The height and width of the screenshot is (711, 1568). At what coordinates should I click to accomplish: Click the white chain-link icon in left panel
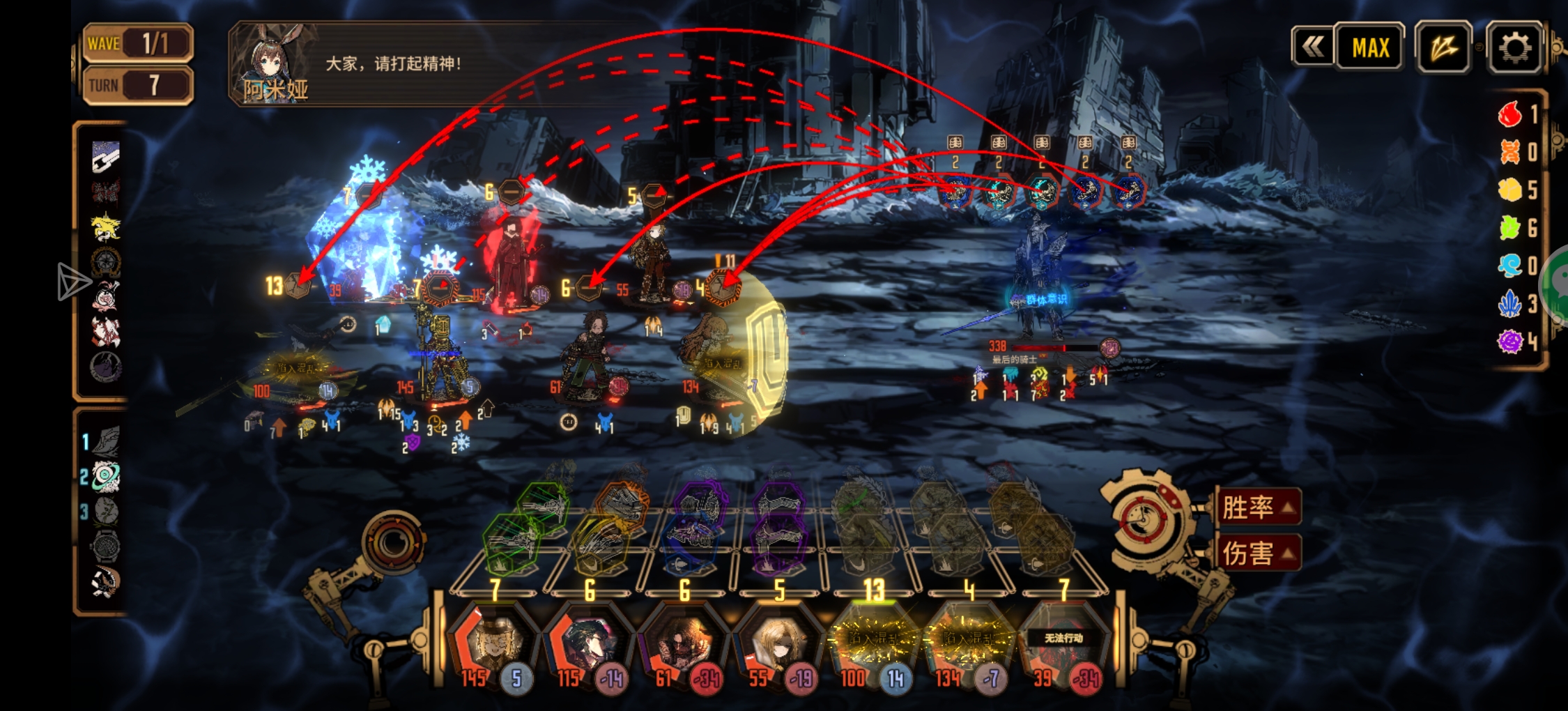point(106,157)
